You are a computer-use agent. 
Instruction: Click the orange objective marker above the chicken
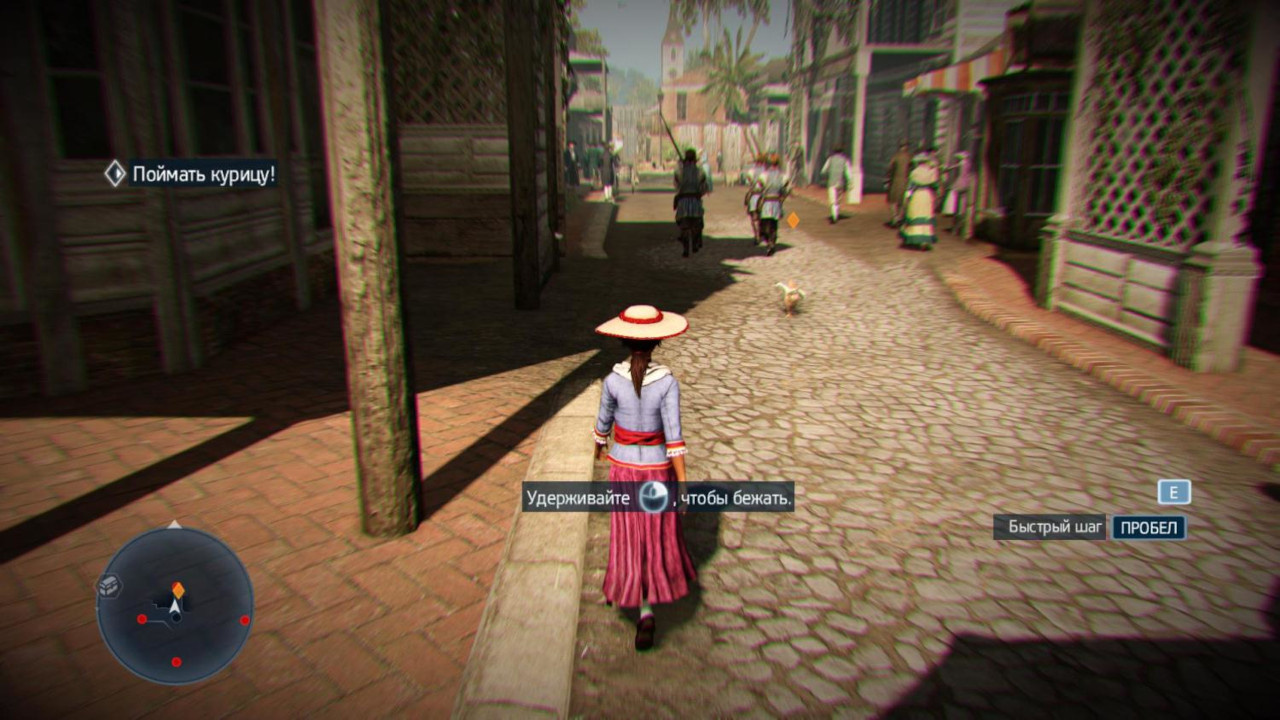point(793,220)
